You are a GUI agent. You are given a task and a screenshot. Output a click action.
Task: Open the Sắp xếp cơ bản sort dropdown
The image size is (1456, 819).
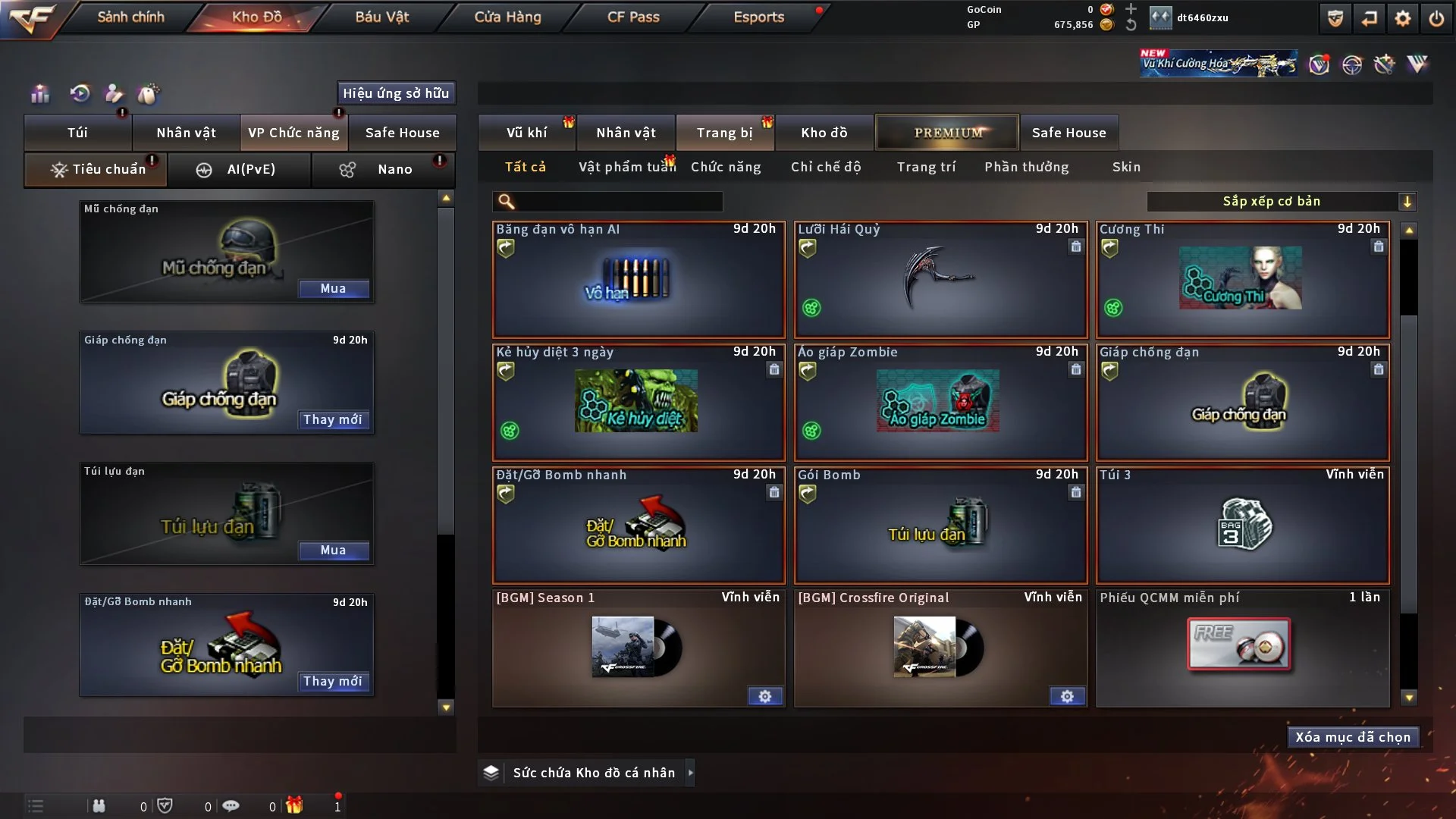coord(1281,201)
